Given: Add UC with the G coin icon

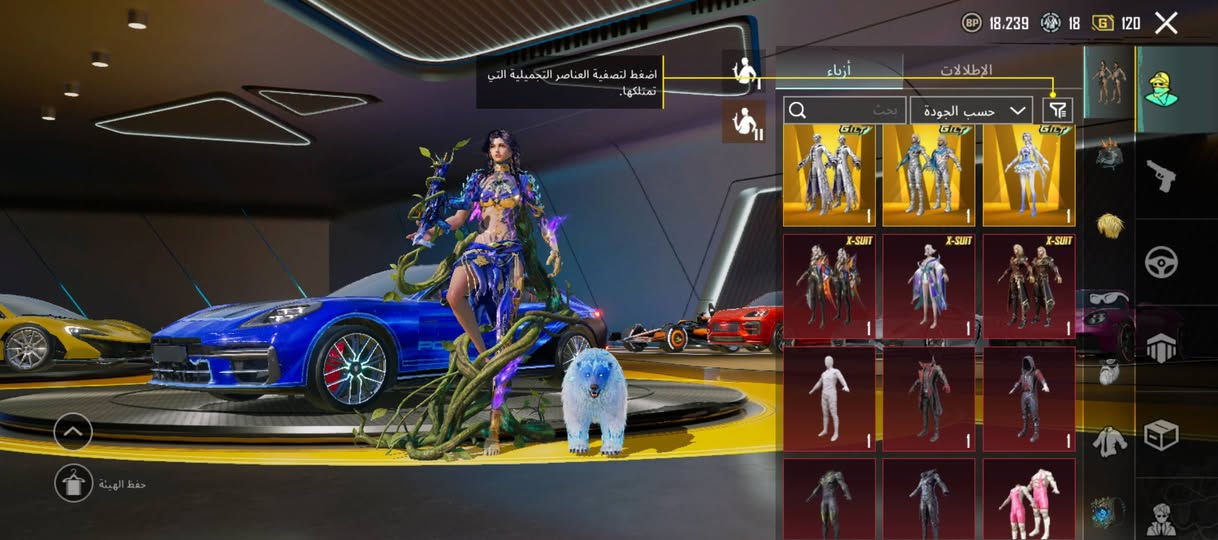Looking at the screenshot, I should (x=1104, y=23).
